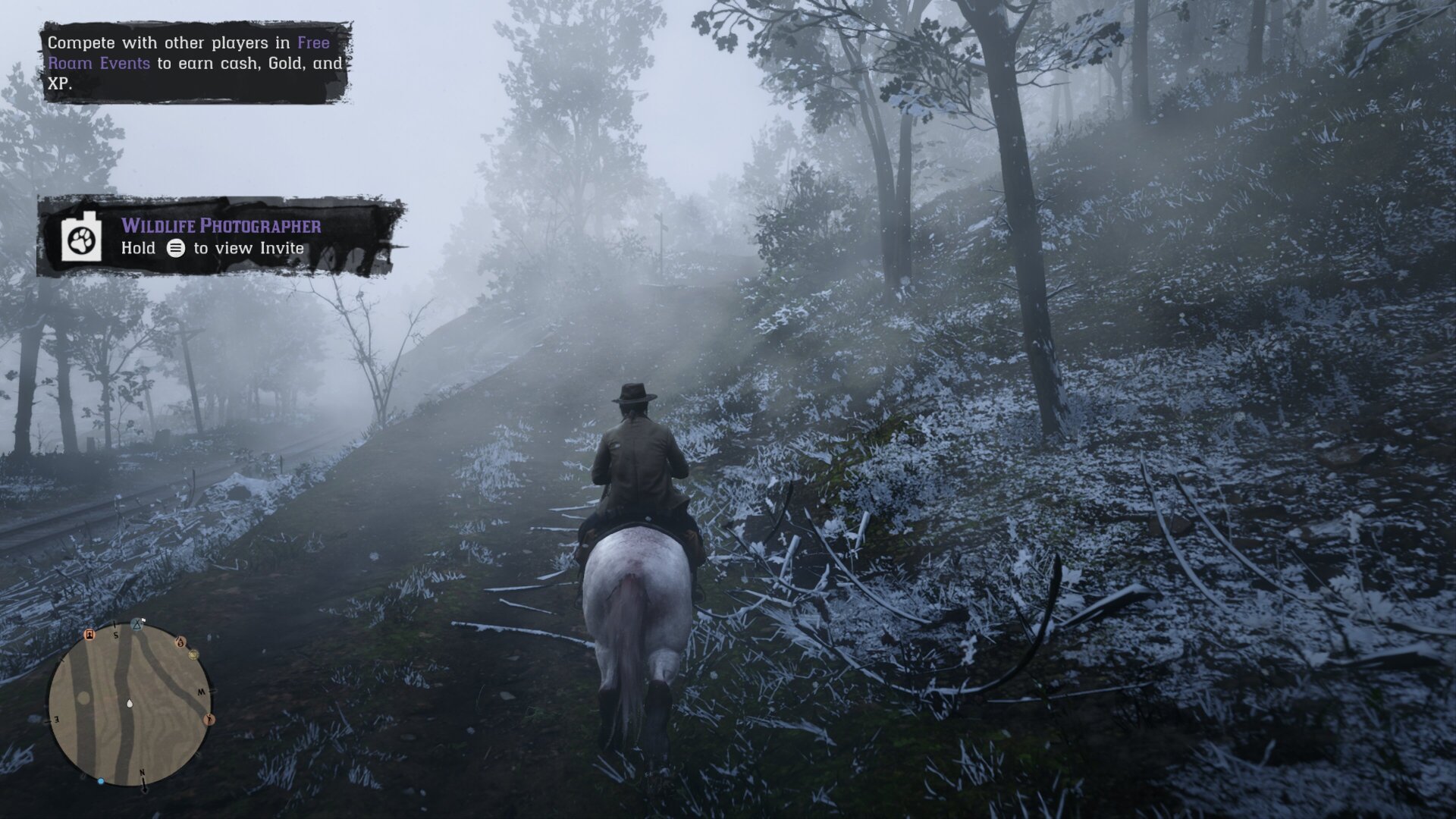Viewport: 1456px width, 819px height.
Task: Click the Free Roam Events tip box
Action: [x=195, y=63]
